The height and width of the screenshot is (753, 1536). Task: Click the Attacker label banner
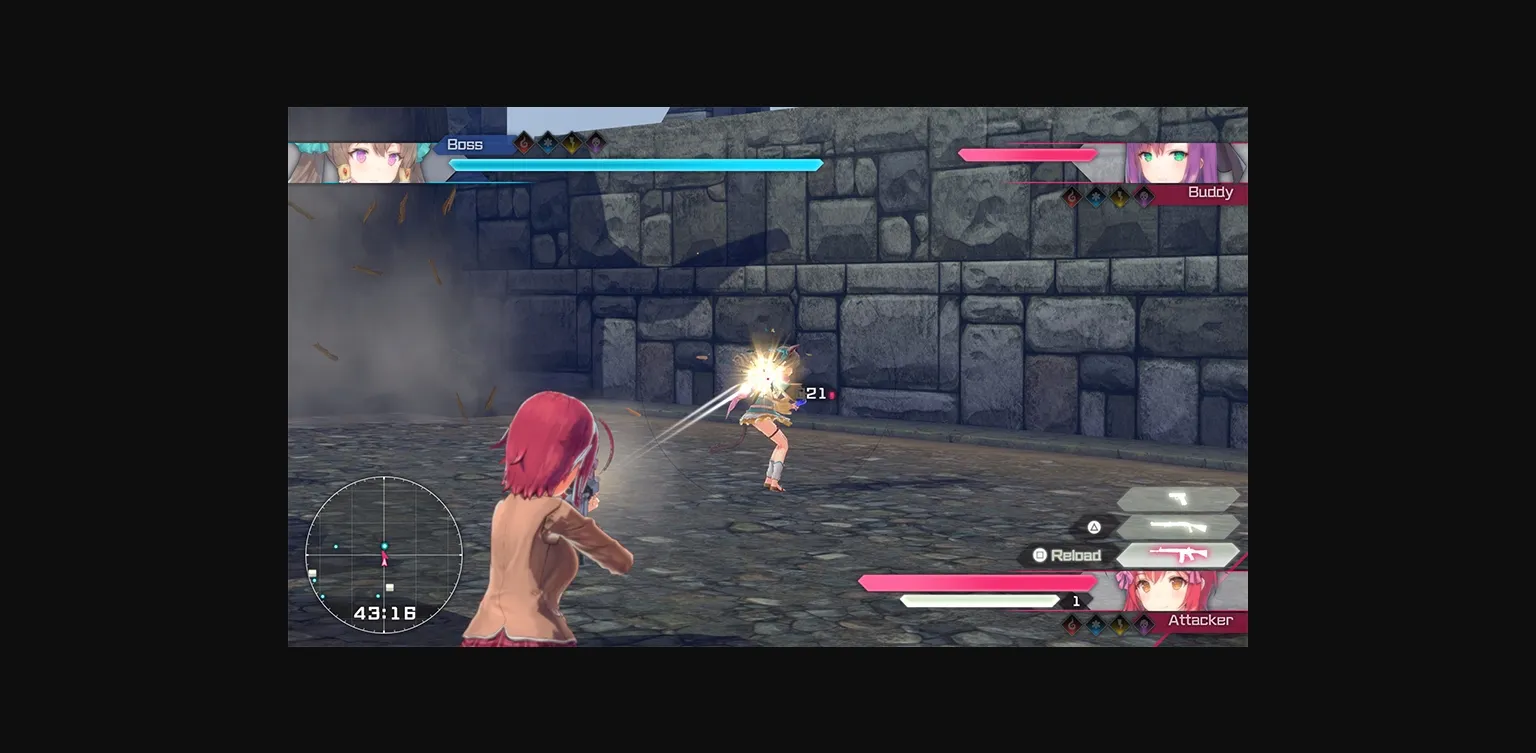[x=1200, y=620]
